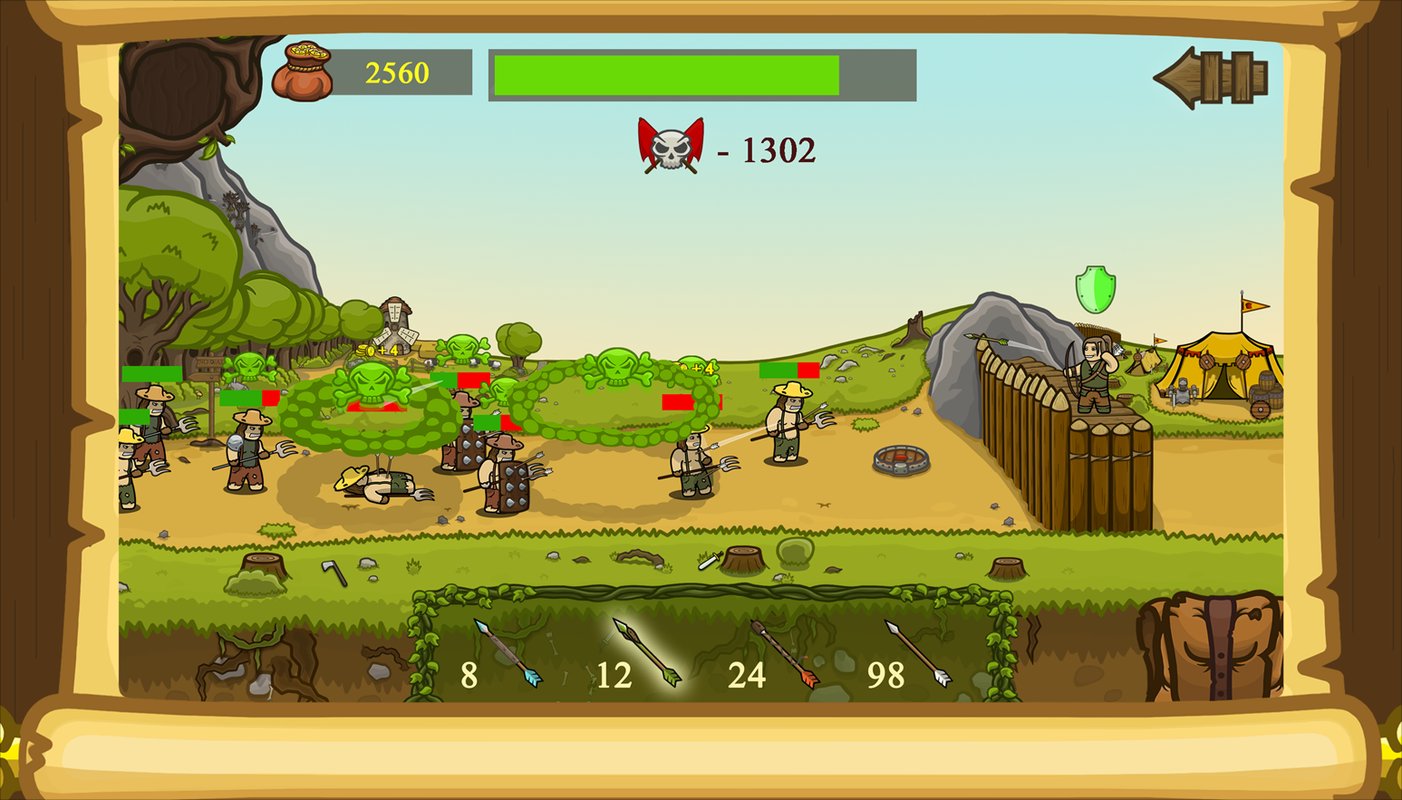Equip the white standard arrow
The width and height of the screenshot is (1402, 800).
pos(918,653)
